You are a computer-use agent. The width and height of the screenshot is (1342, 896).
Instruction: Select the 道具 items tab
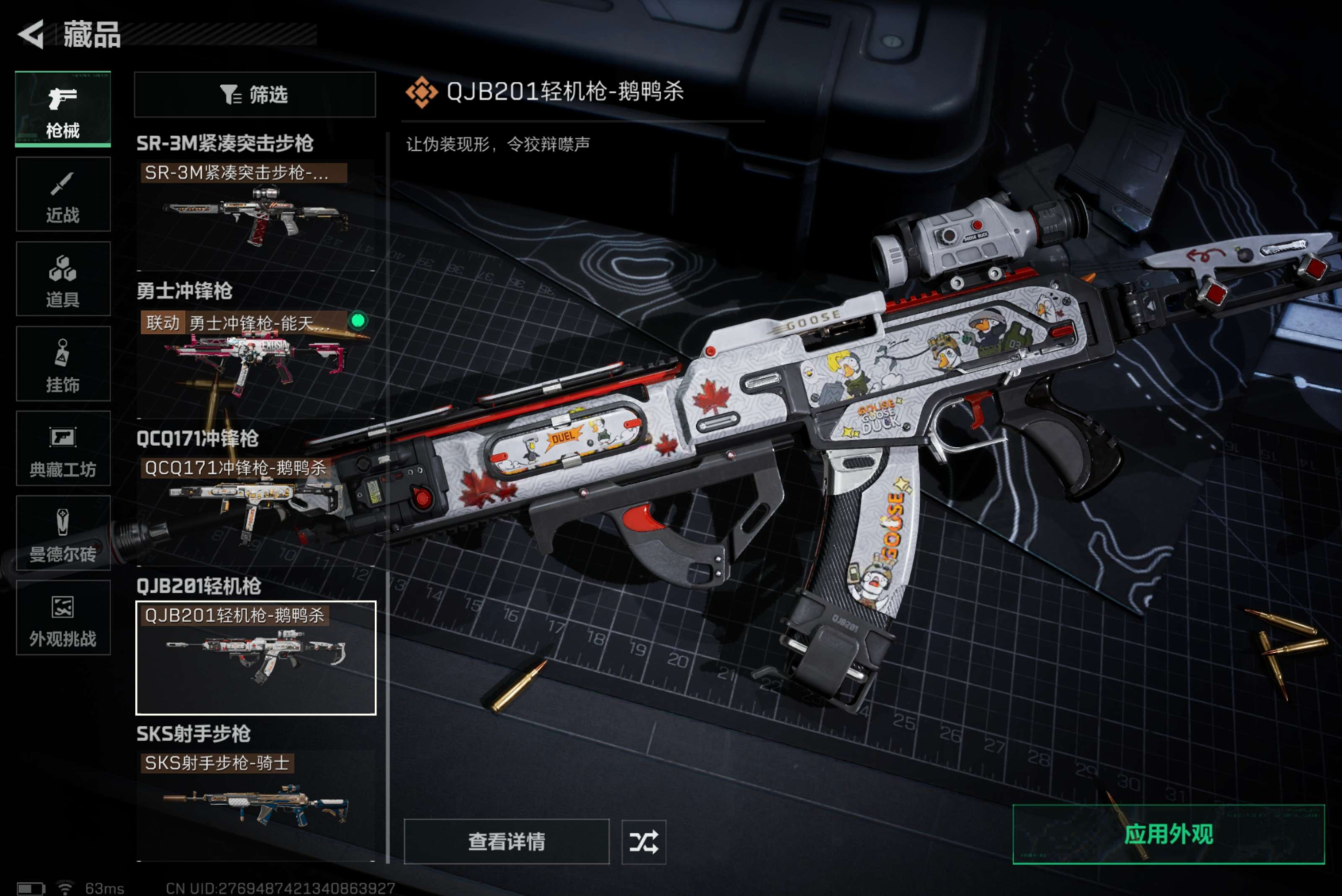coord(63,279)
